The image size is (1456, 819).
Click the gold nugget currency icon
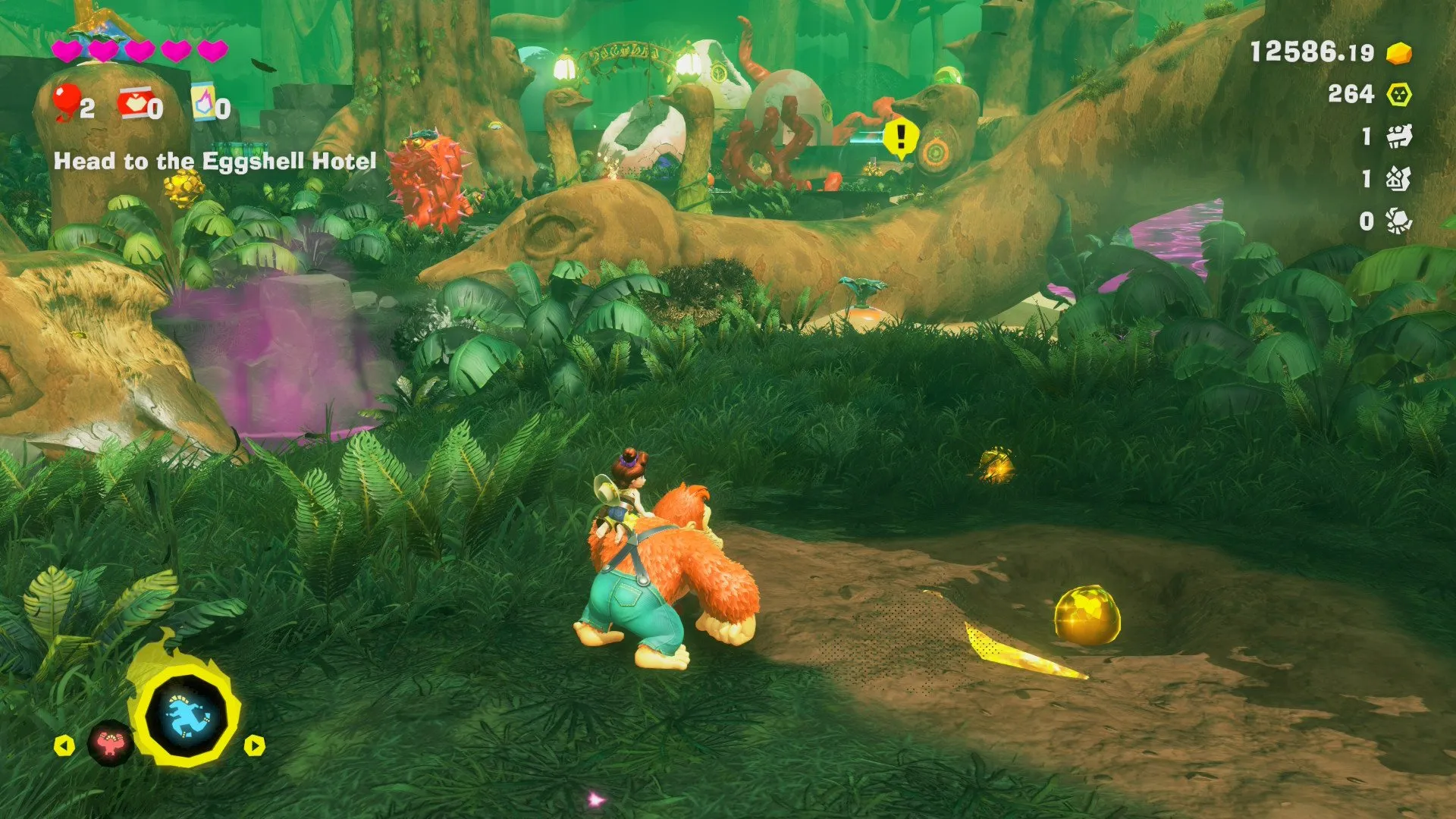(x=1398, y=53)
